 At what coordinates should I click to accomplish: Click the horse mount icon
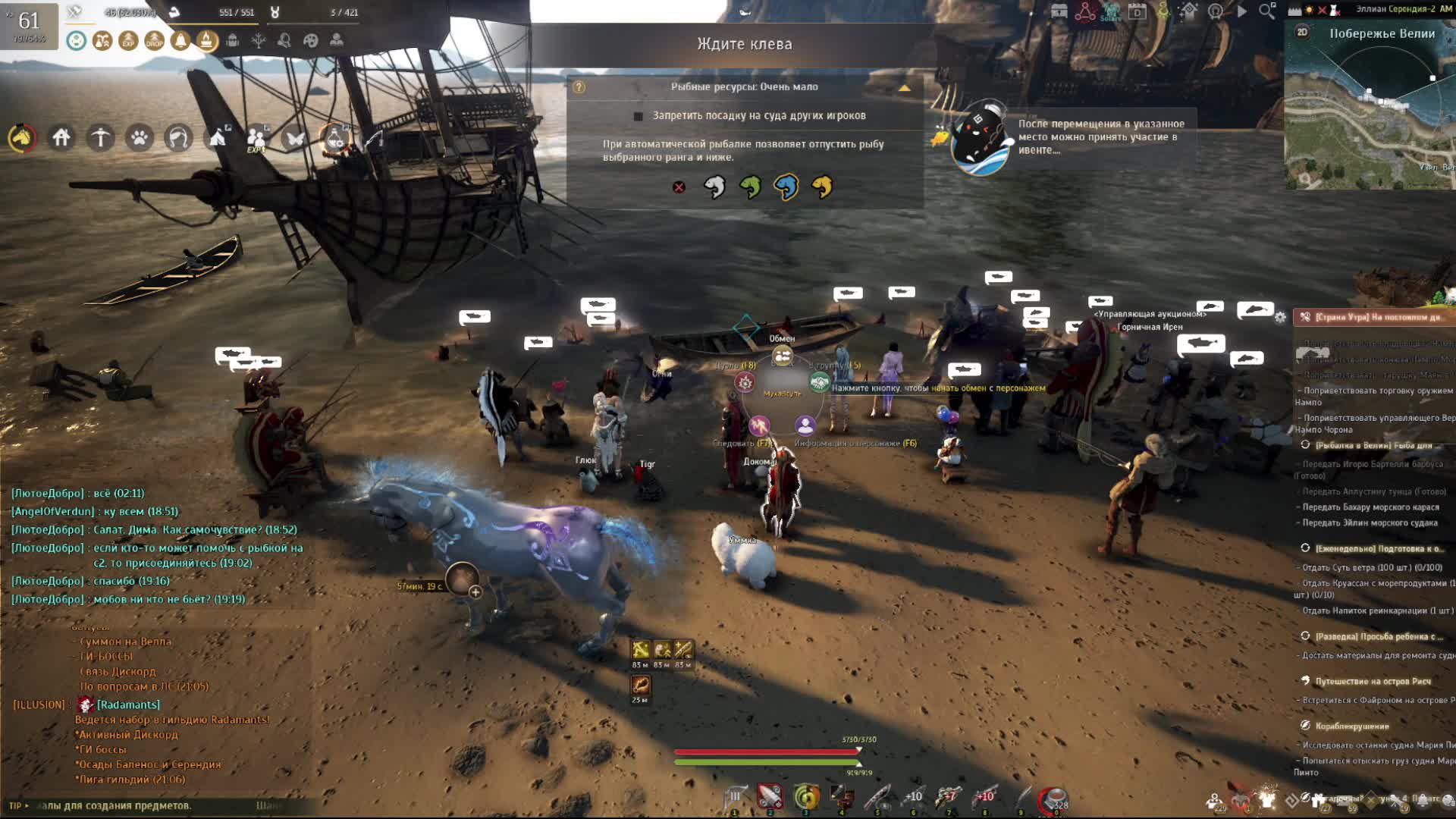tap(22, 138)
